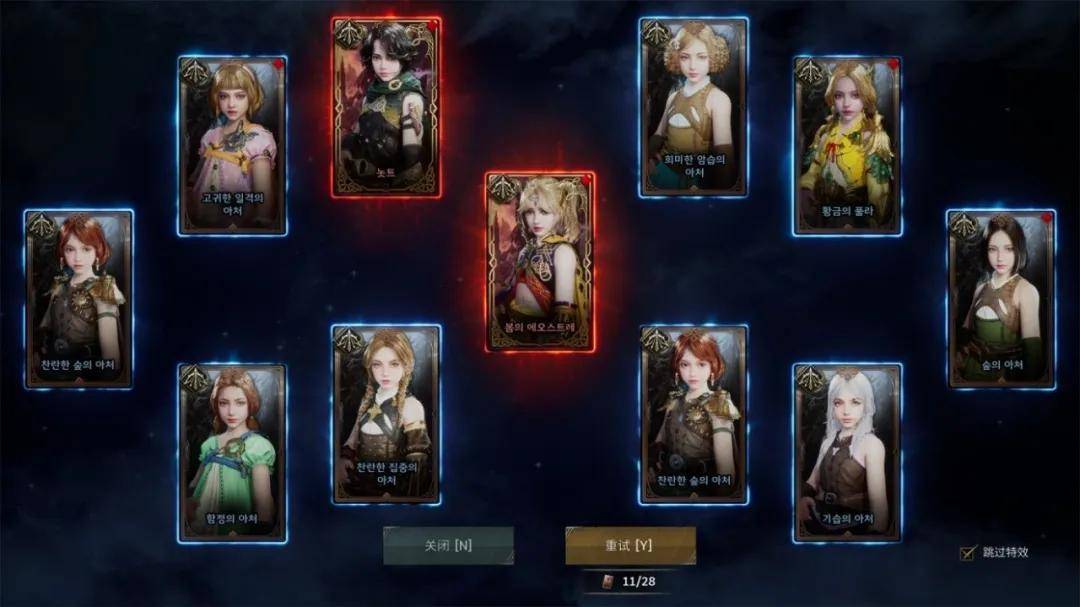This screenshot has width=1080, height=607.
Task: Click the 重试 retry button
Action: pos(630,546)
